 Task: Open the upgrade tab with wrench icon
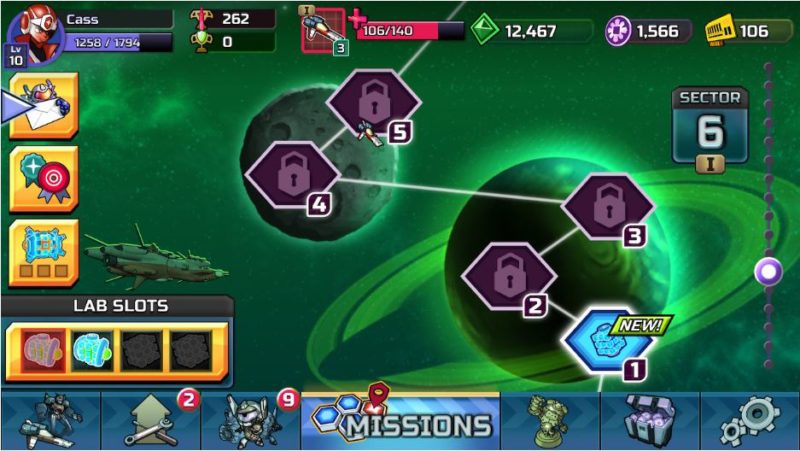click(x=149, y=421)
